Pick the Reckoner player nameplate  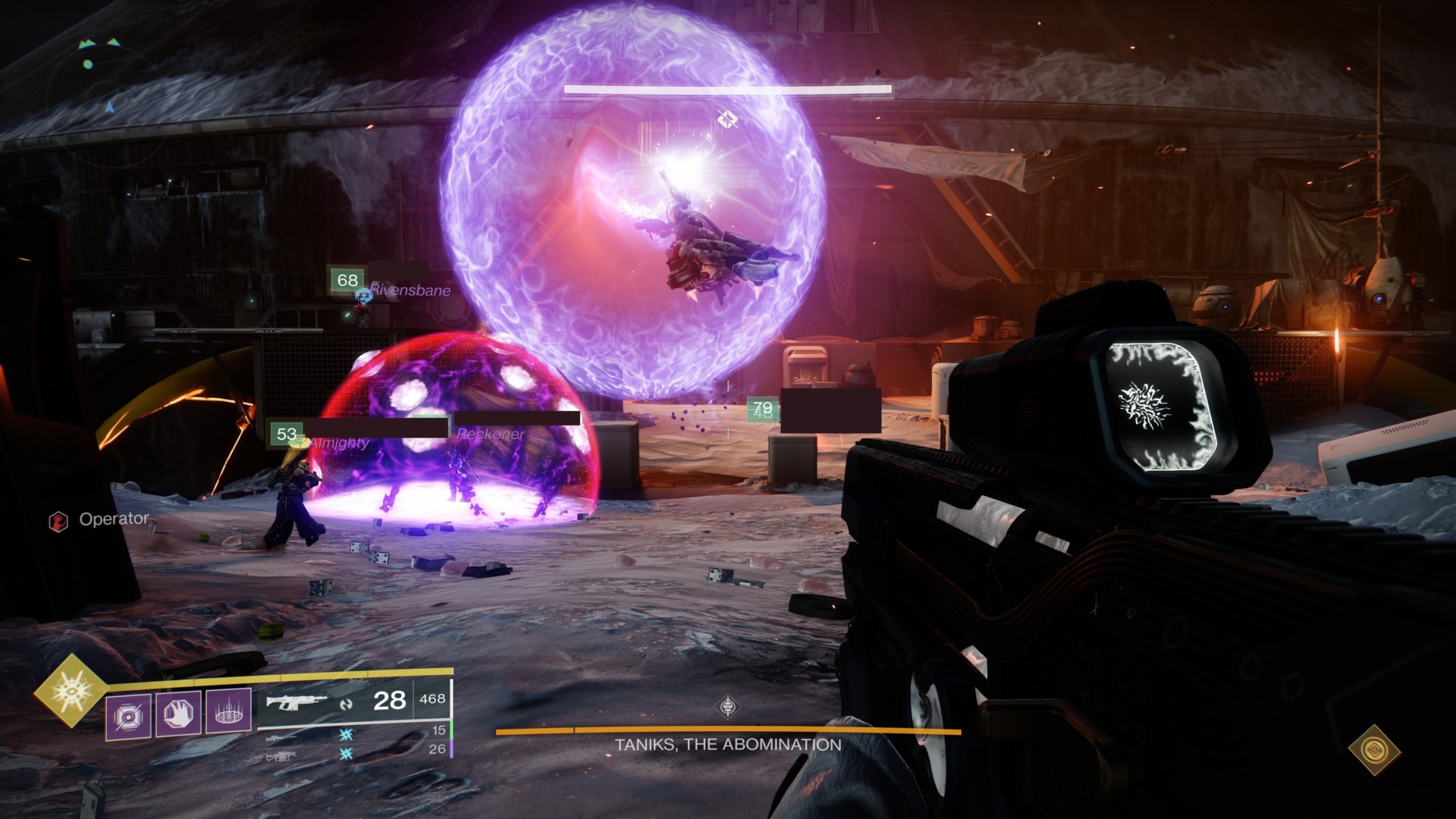[490, 434]
